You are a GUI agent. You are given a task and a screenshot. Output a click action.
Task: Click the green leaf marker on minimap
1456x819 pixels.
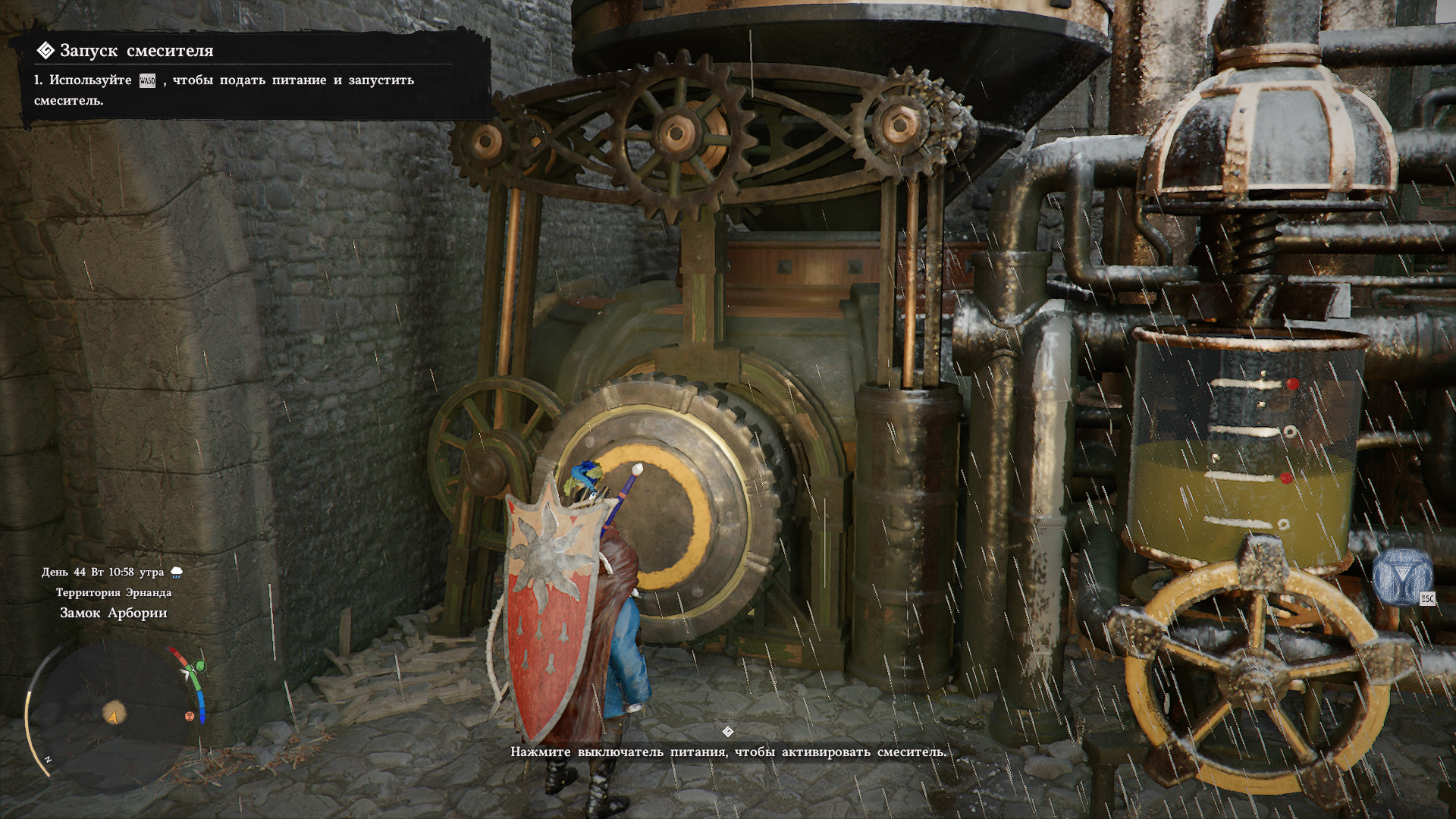(200, 667)
